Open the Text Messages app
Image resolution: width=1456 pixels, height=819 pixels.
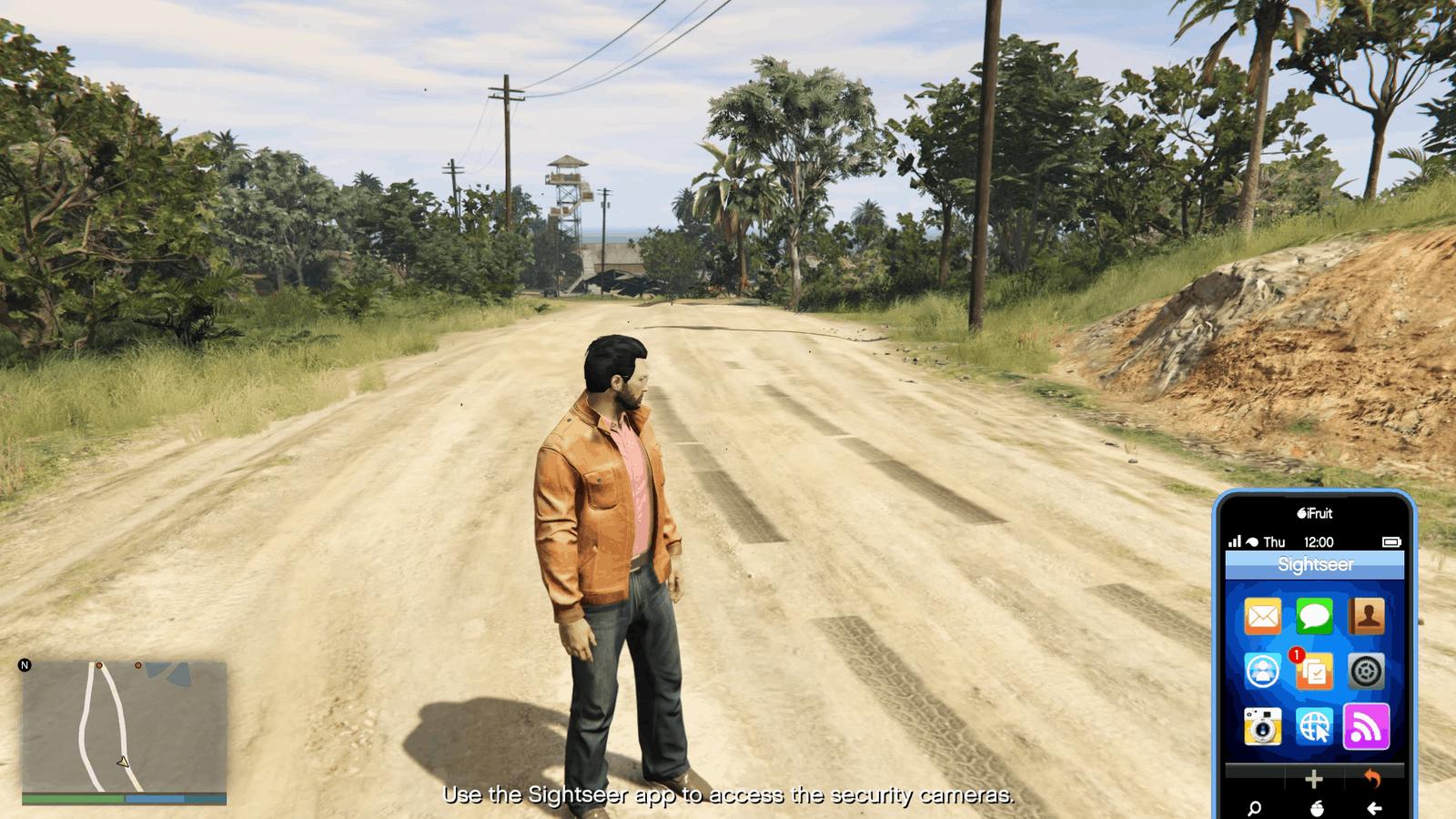(1314, 617)
